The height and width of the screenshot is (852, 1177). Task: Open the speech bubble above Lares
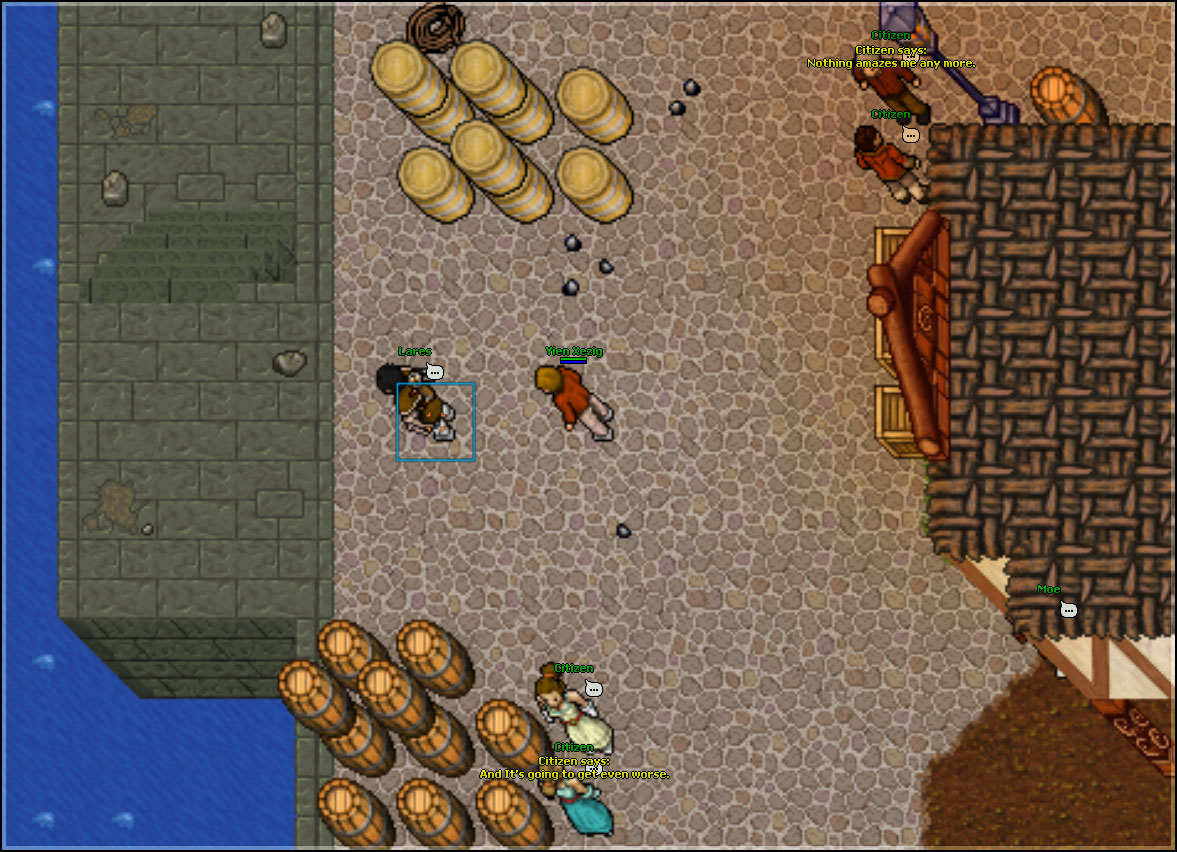tap(434, 372)
